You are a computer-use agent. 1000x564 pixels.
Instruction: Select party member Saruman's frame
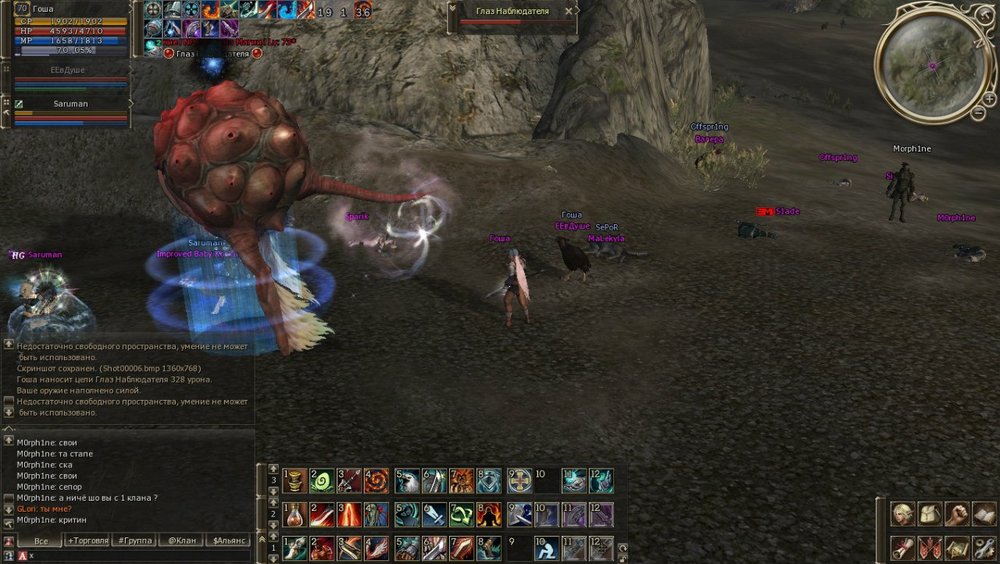[70, 104]
